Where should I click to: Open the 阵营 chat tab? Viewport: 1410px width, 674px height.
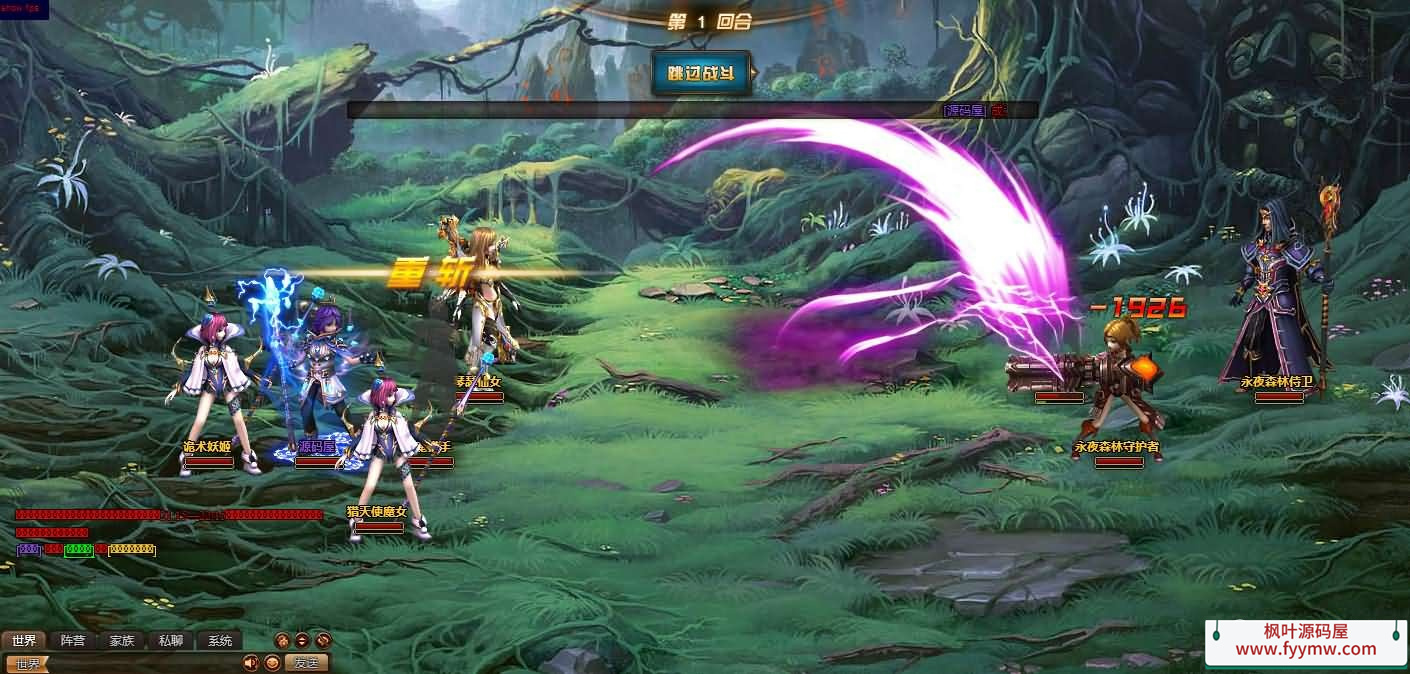point(73,641)
